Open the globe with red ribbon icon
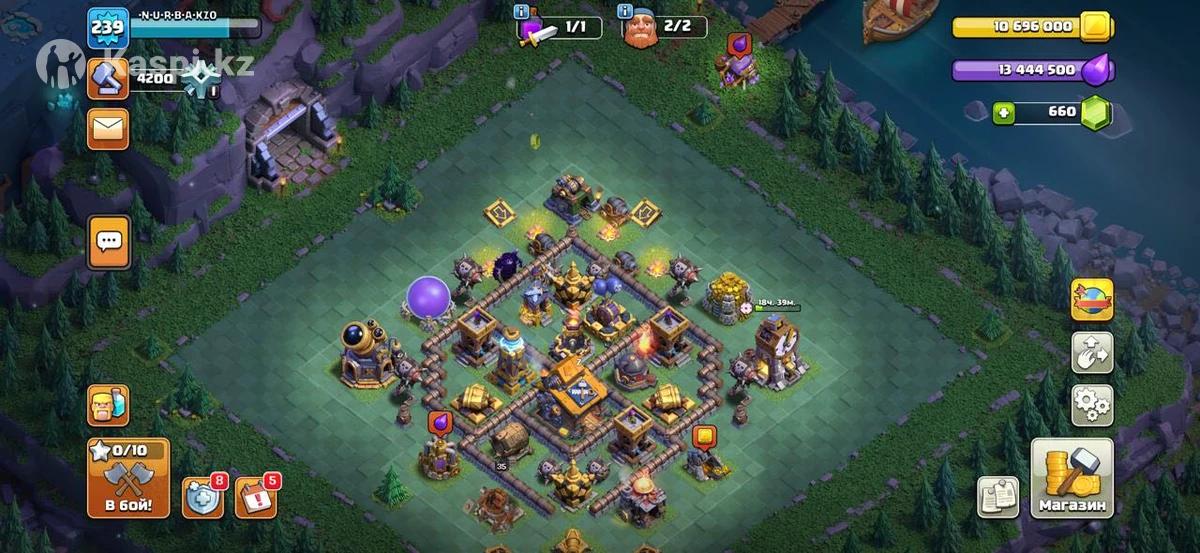1200x553 pixels. point(1092,298)
